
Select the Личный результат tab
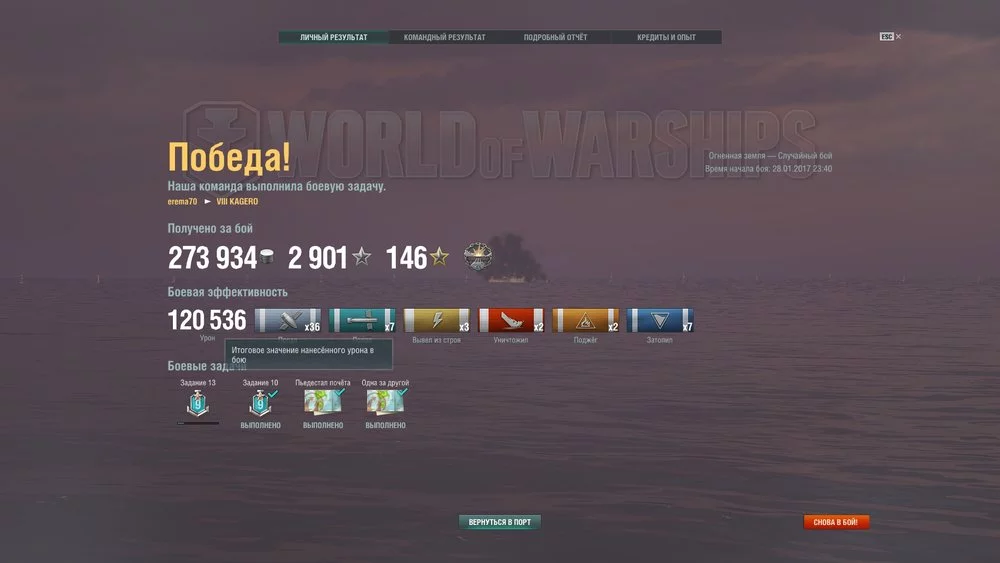click(333, 38)
